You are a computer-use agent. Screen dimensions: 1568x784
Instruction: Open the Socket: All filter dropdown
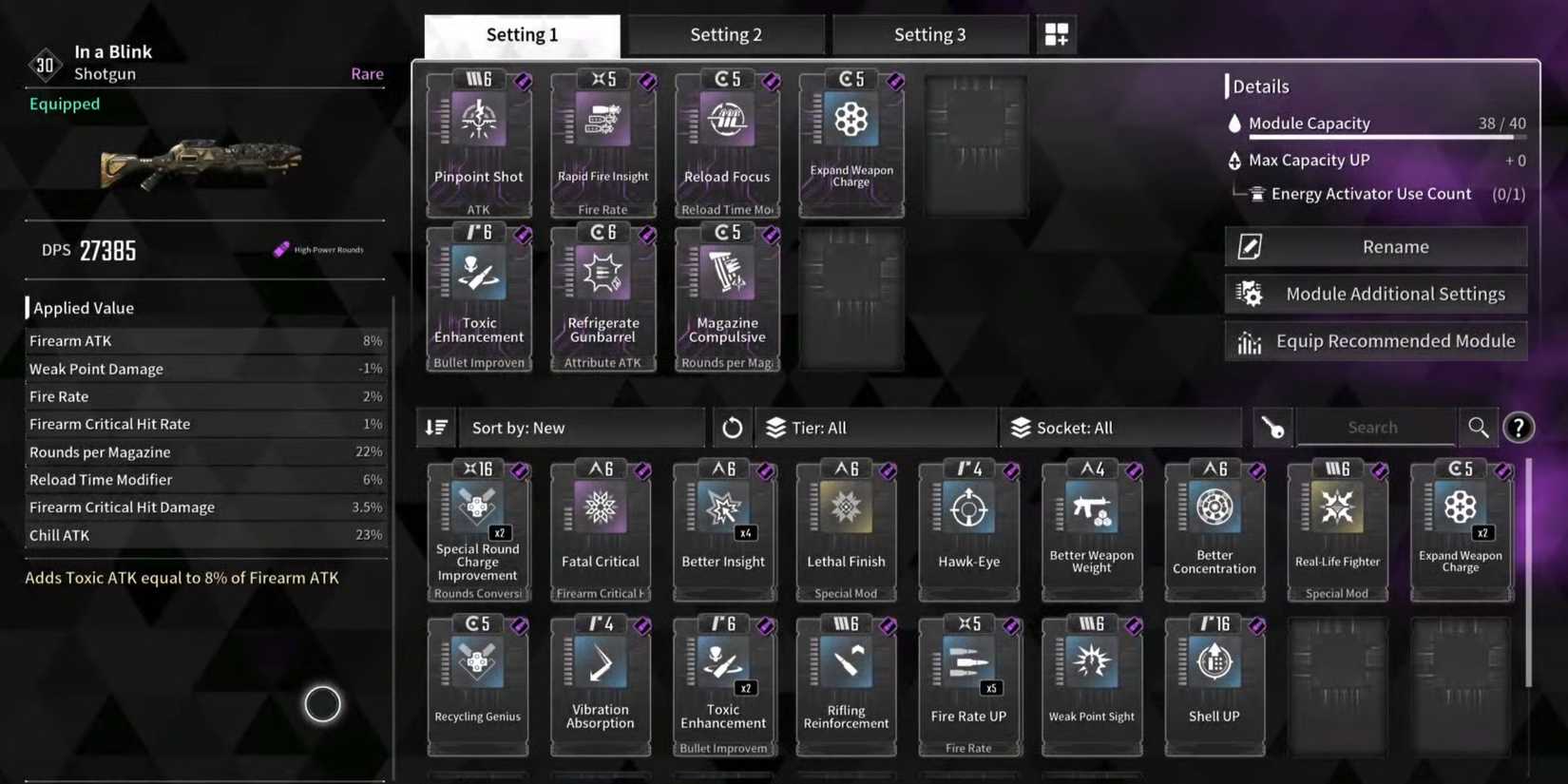pos(1121,427)
